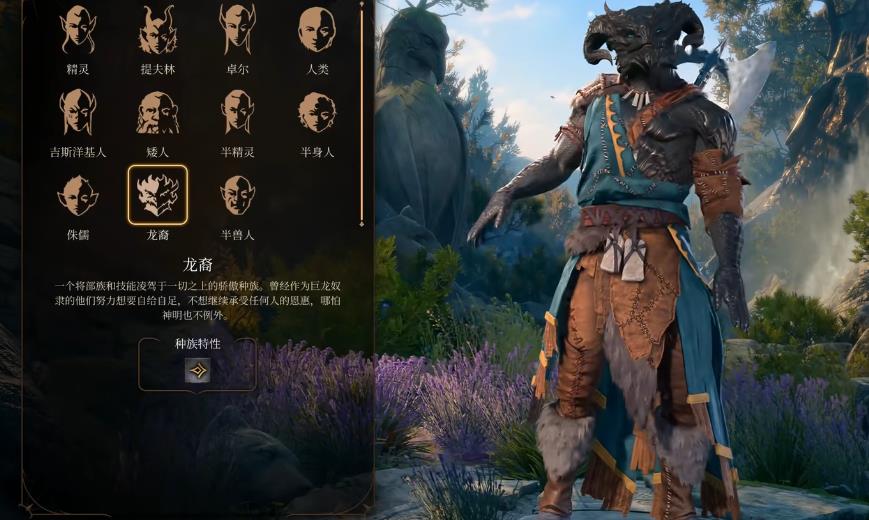The height and width of the screenshot is (520, 869).
Task: Pick the Half-Elf (半精灵) race
Action: coord(237,112)
